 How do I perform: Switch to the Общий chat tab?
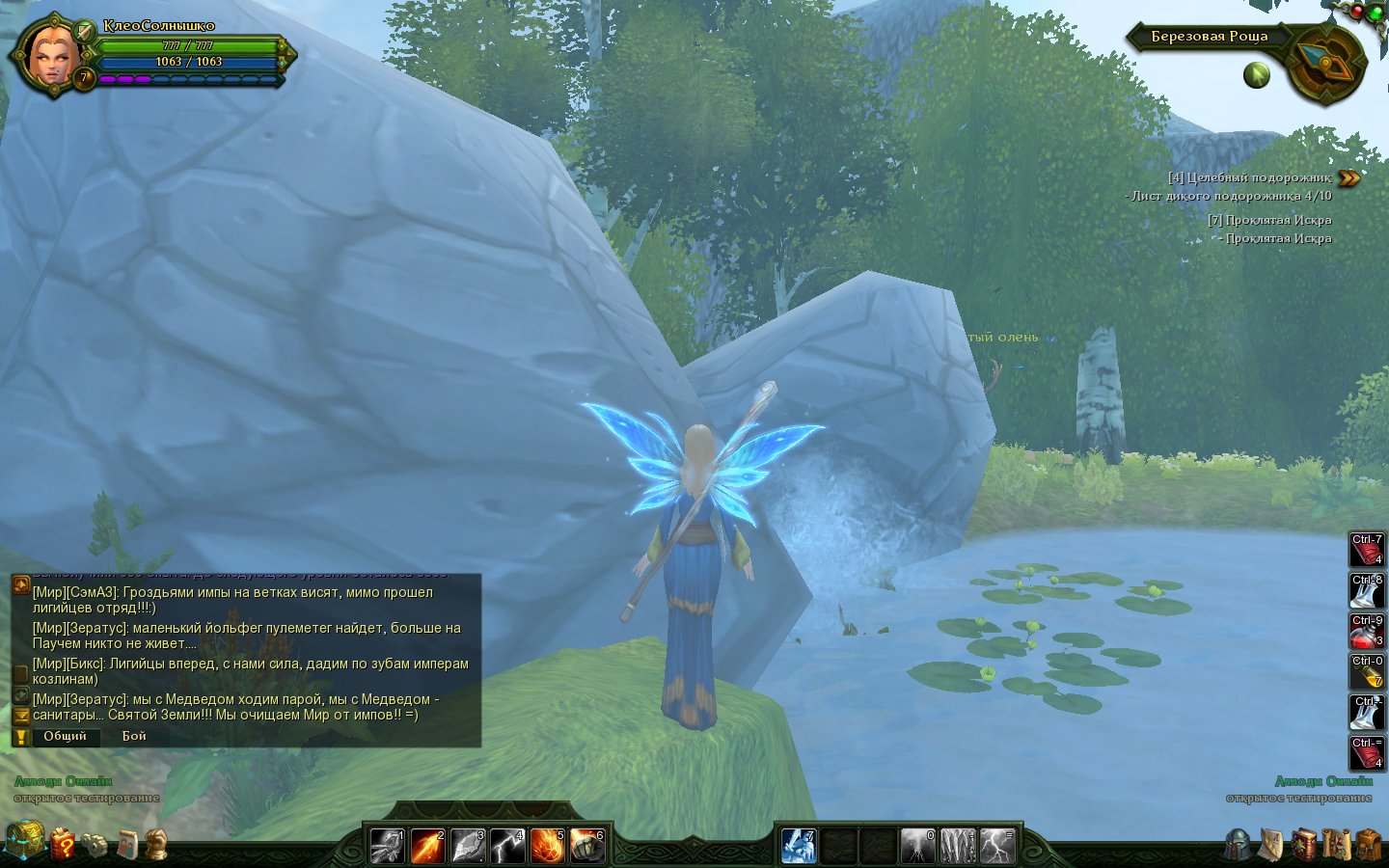tap(65, 736)
